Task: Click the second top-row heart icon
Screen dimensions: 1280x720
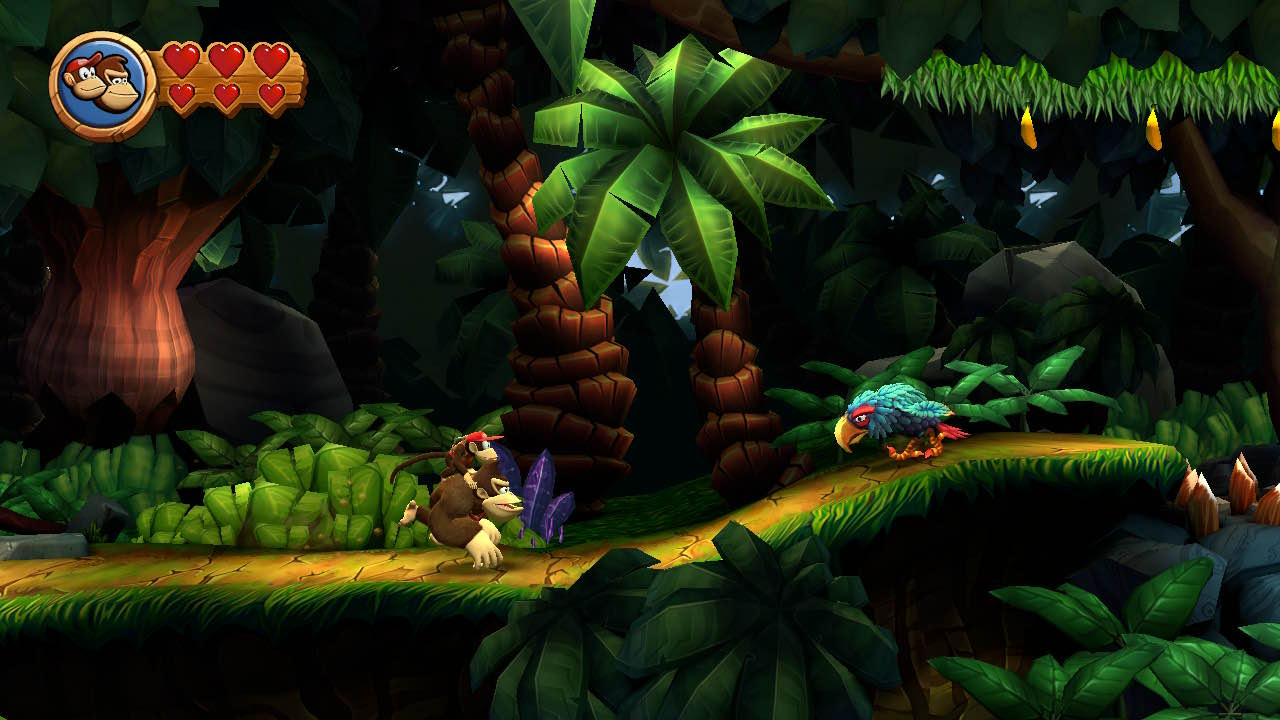Action: [x=226, y=60]
